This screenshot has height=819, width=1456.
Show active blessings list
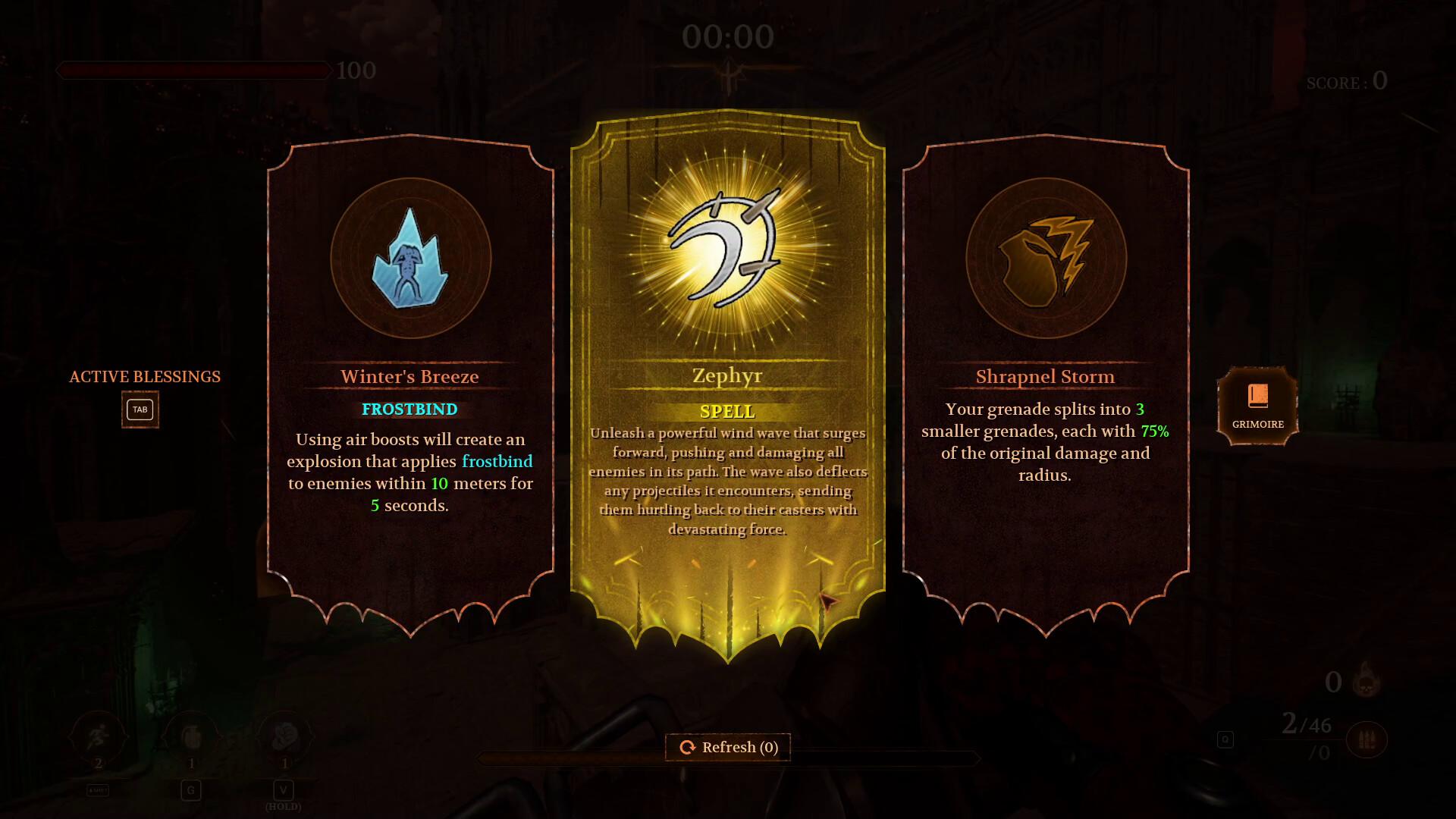[x=140, y=409]
